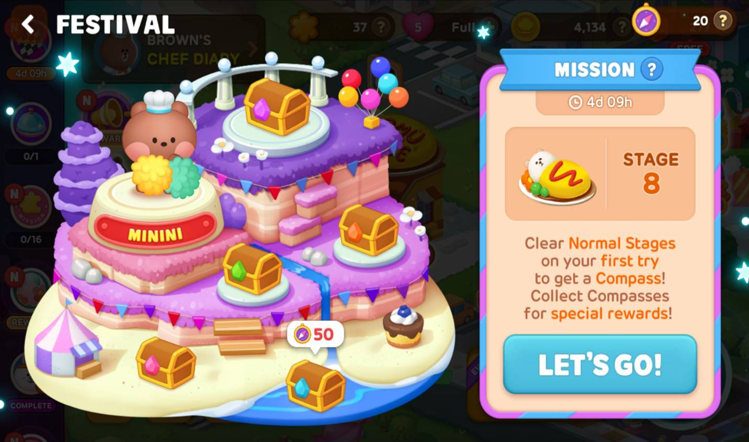Choose the treasure chest beside the balloons
This screenshot has width=749, height=442.
(x=276, y=107)
